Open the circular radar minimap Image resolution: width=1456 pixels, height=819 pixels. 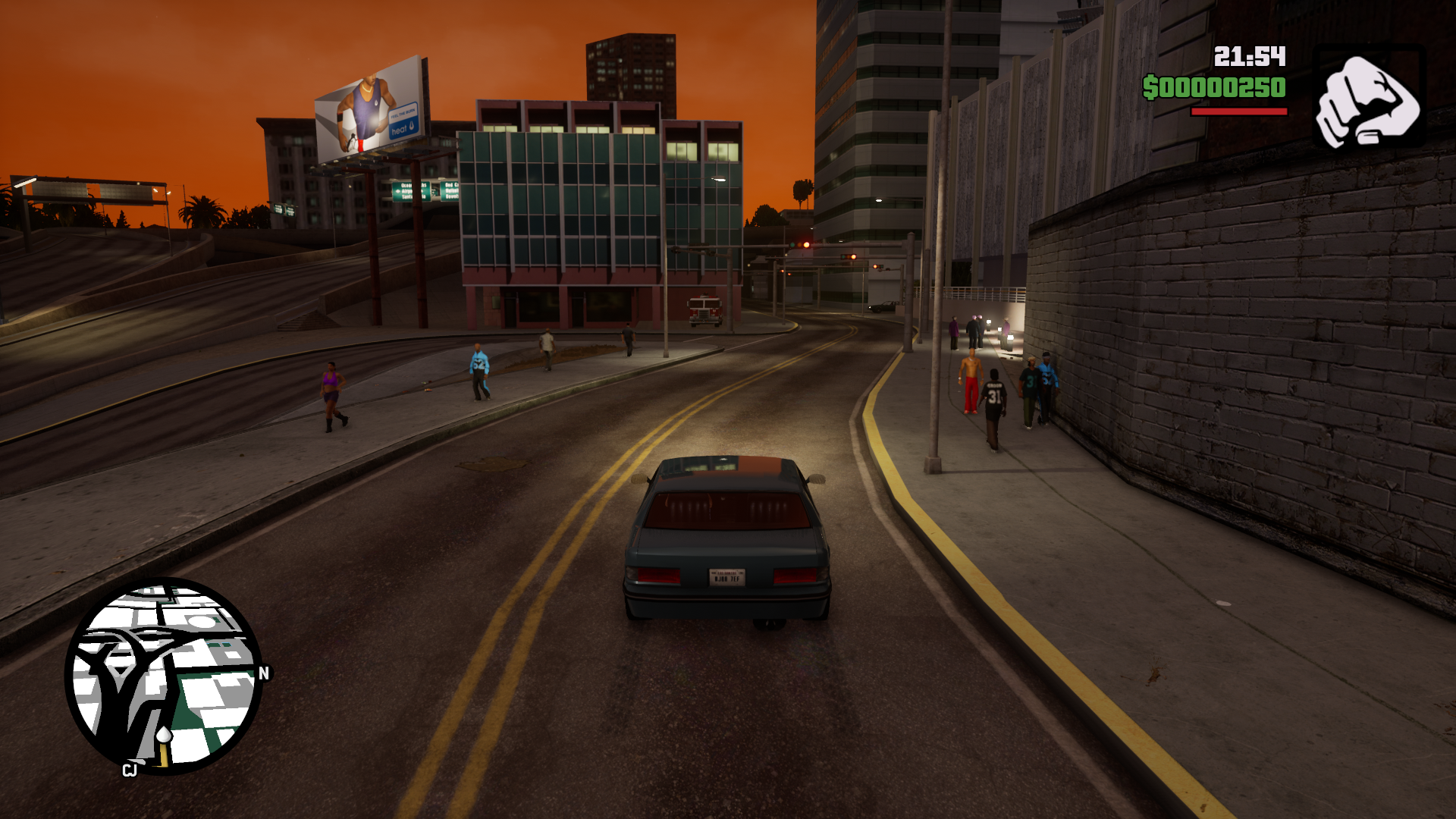point(164,676)
